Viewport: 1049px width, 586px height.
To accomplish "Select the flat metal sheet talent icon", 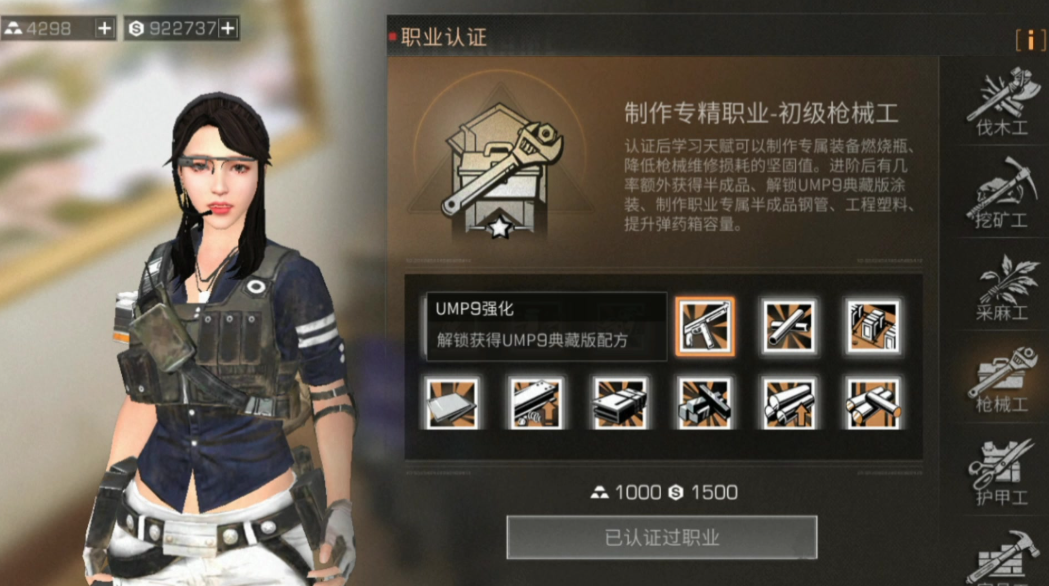I will (451, 403).
